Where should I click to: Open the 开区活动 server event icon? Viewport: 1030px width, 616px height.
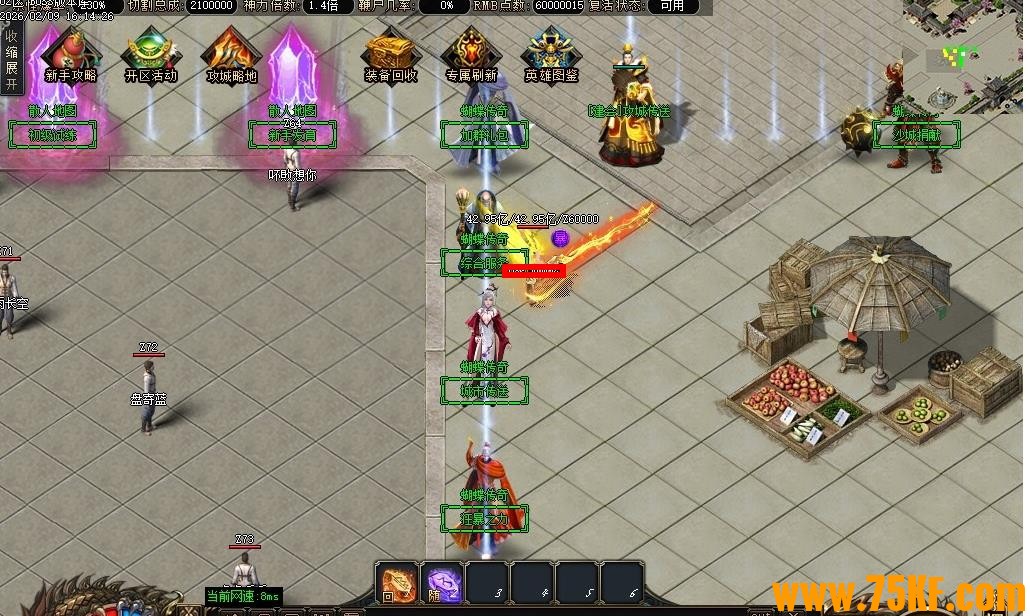pos(150,56)
